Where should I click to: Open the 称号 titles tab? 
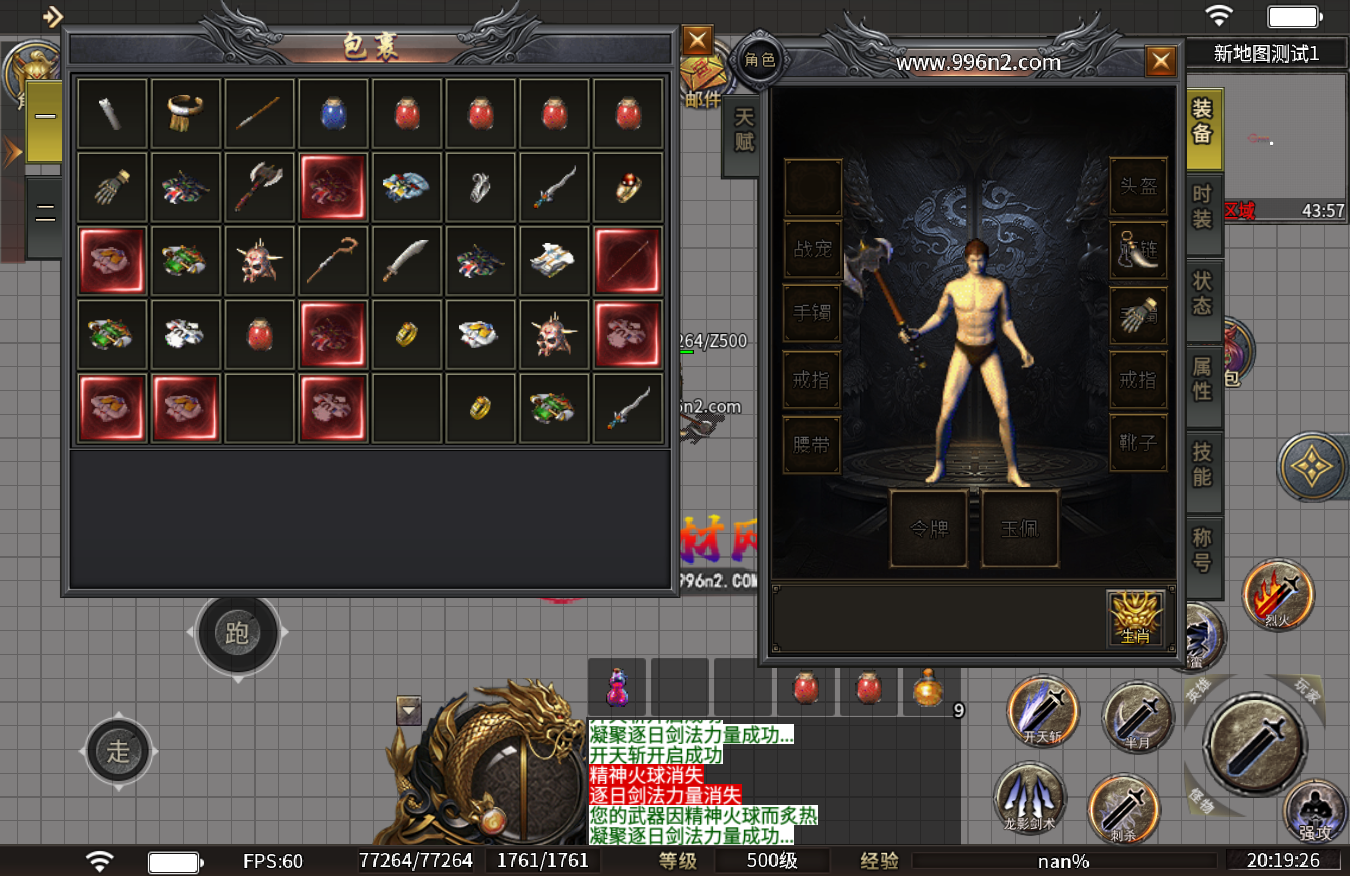pyautogui.click(x=1202, y=550)
